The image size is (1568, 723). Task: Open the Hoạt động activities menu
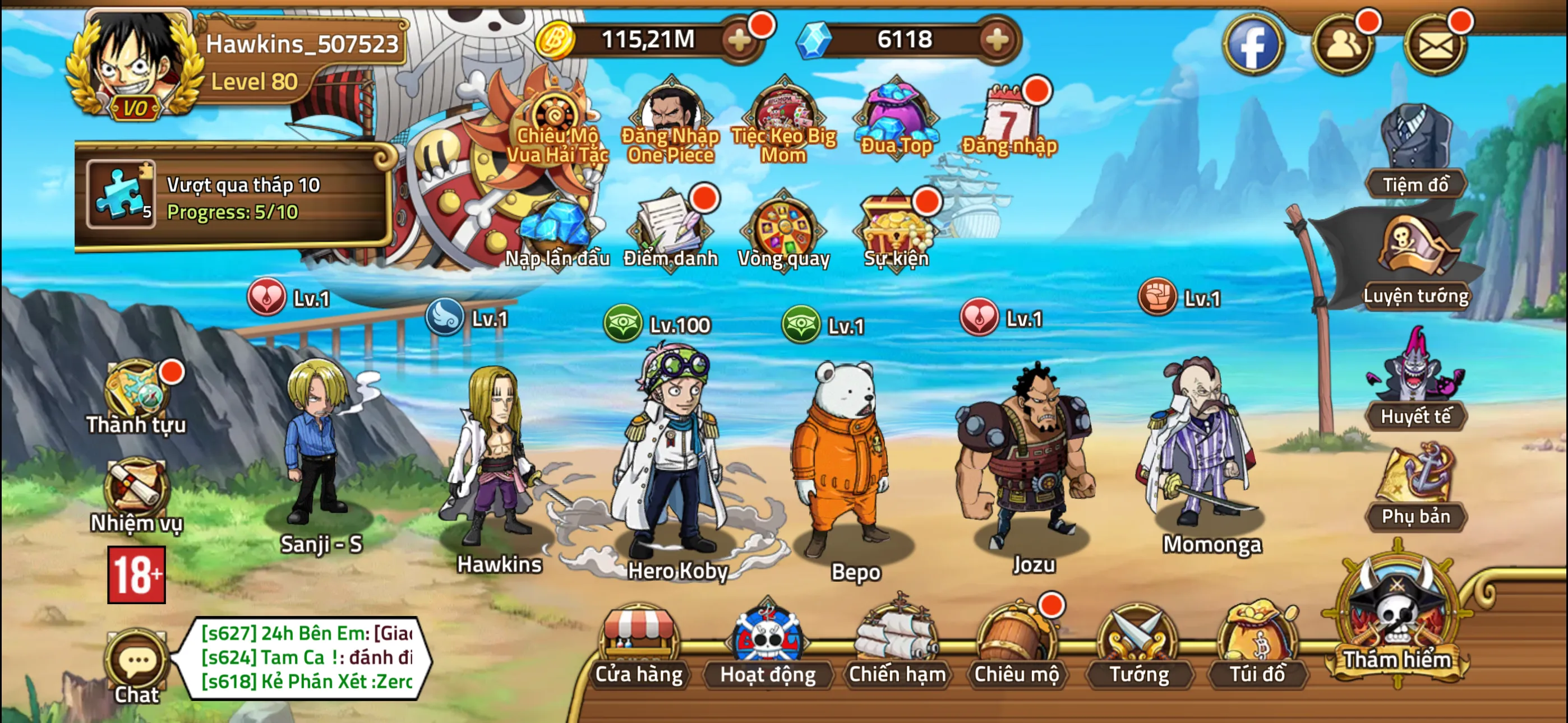click(768, 646)
